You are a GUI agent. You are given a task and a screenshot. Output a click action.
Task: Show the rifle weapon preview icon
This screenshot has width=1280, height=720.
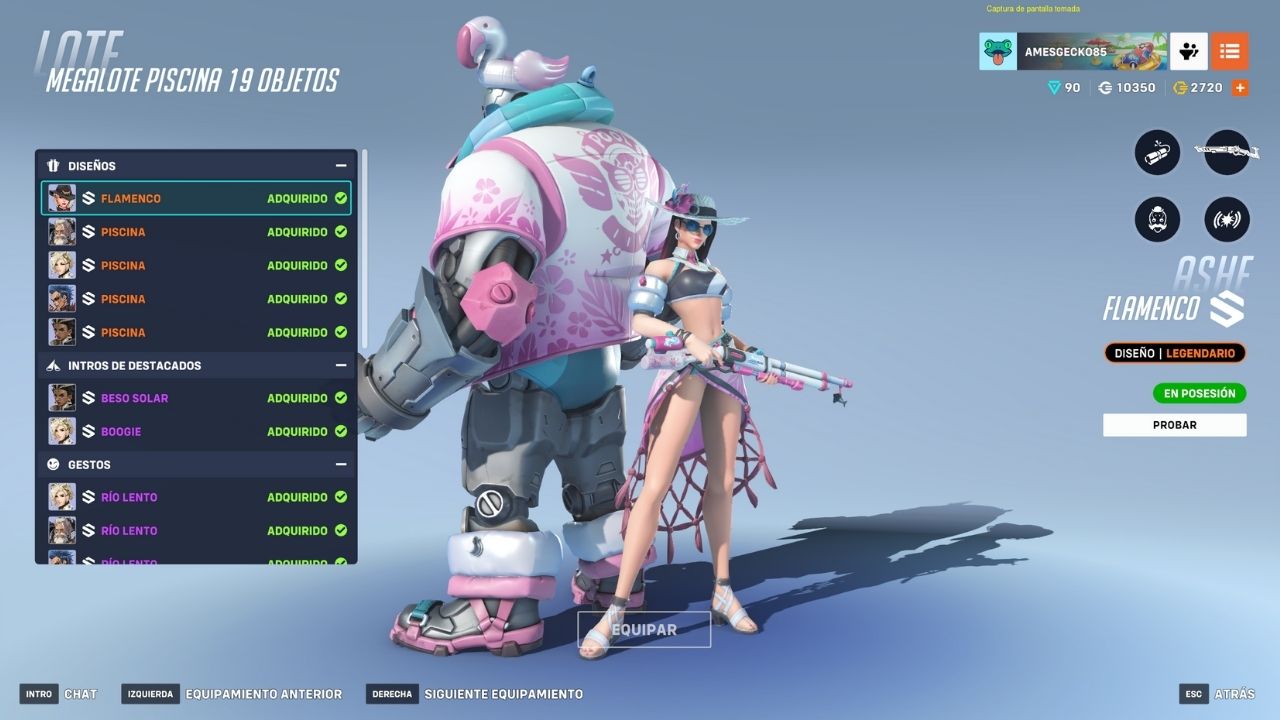tap(1227, 153)
